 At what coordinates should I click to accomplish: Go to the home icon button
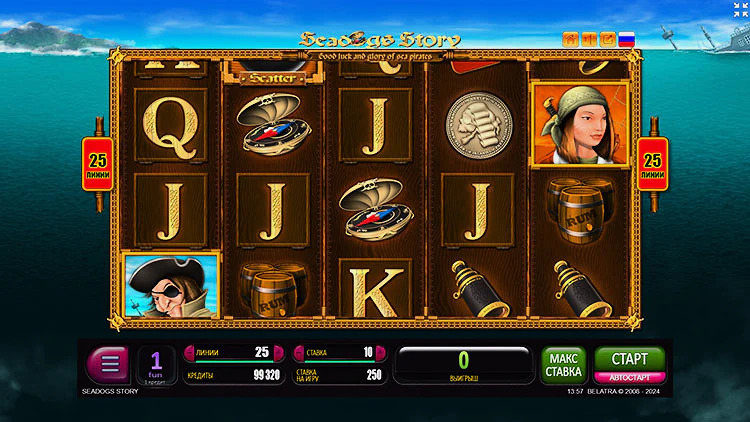[x=571, y=39]
